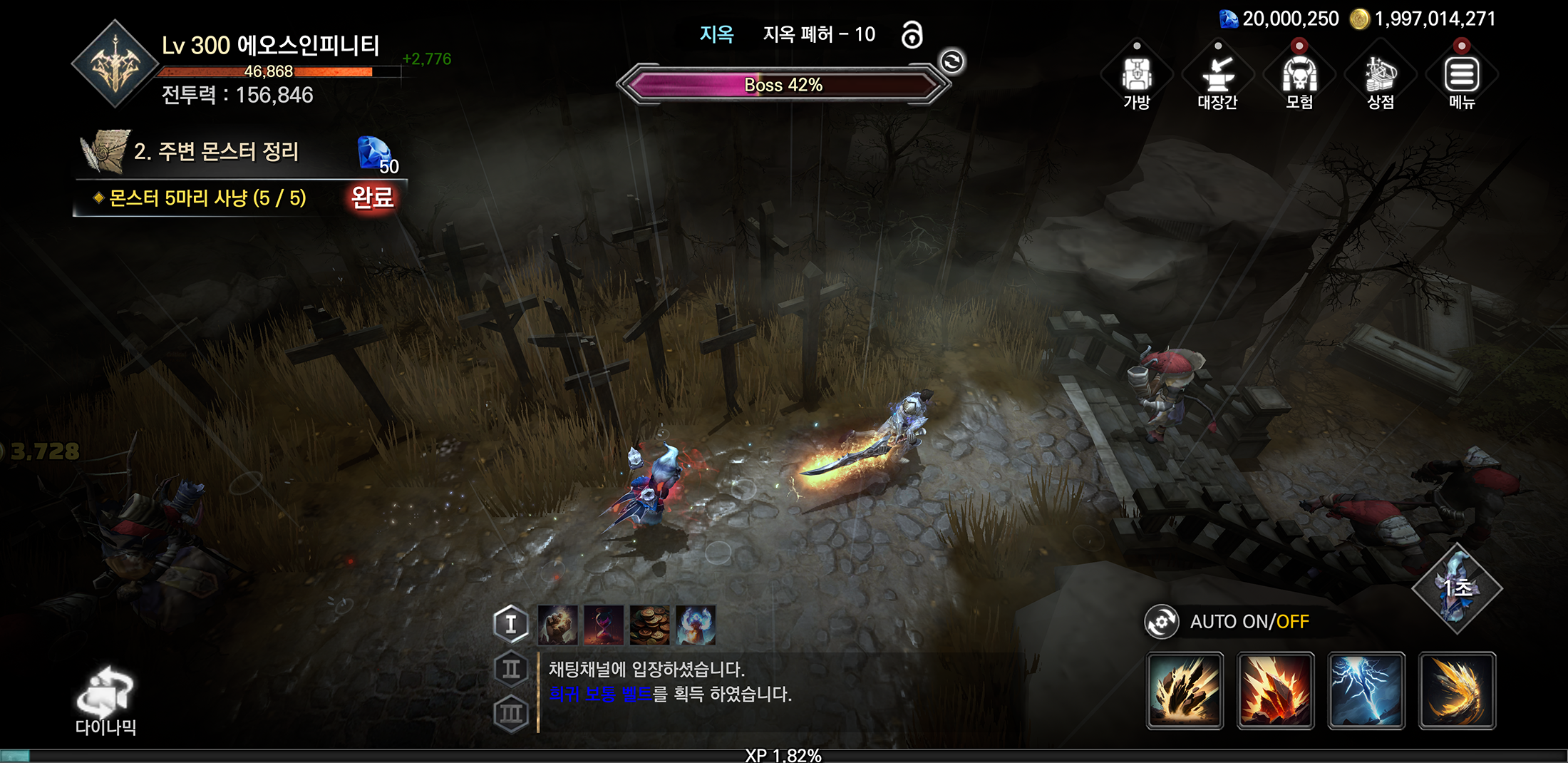Cast the blue lightning strike skill
1568x763 pixels.
tap(1366, 690)
